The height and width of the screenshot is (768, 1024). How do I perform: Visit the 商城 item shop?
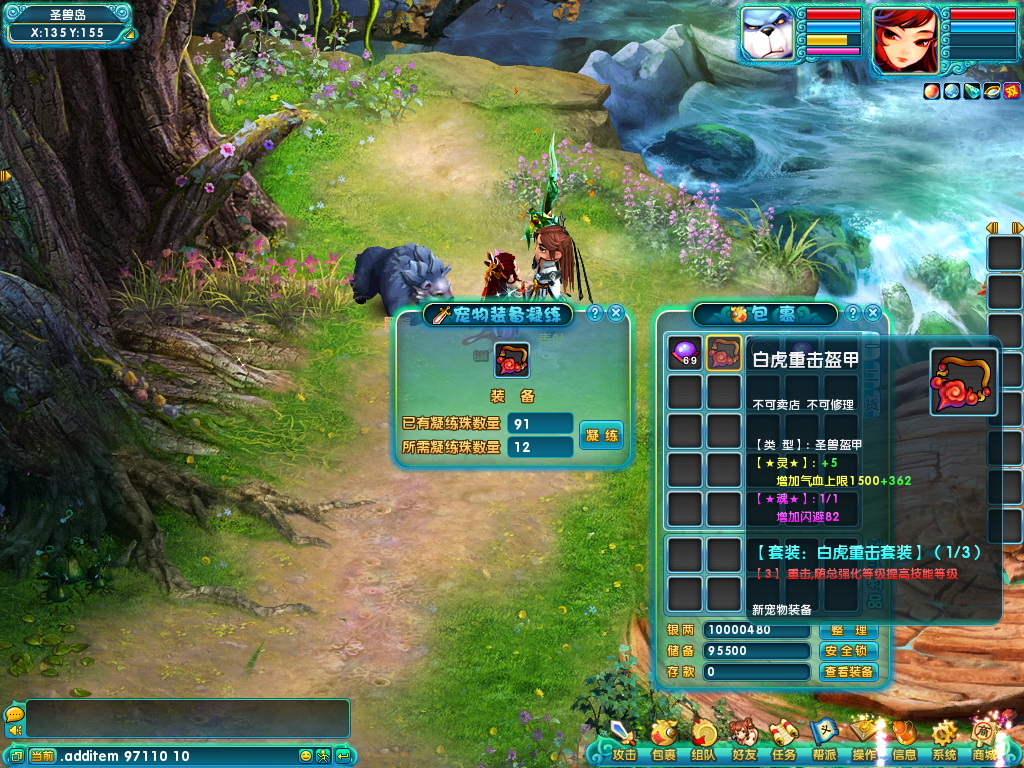[984, 741]
